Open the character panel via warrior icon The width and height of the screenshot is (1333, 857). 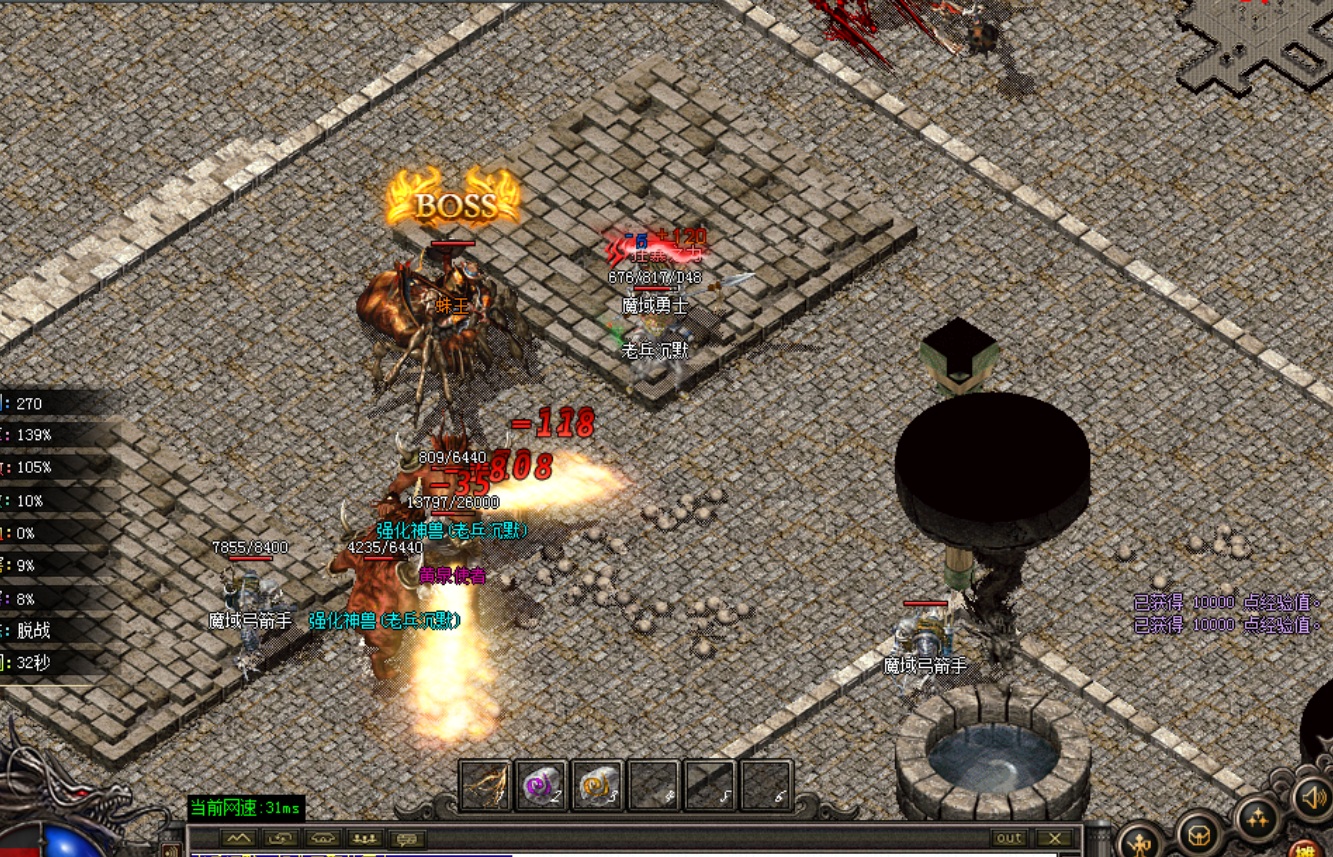click(x=1141, y=838)
